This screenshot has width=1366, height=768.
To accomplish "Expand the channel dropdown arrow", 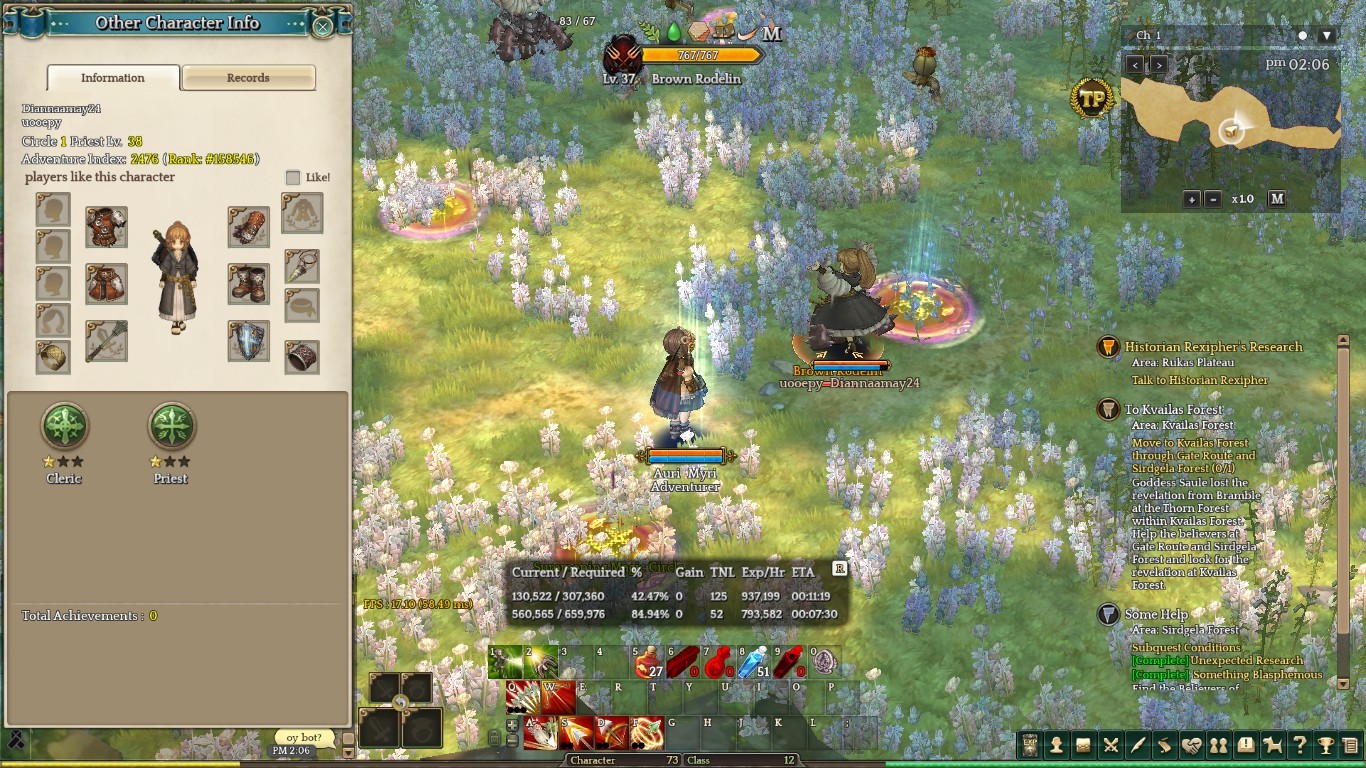I will [1327, 36].
